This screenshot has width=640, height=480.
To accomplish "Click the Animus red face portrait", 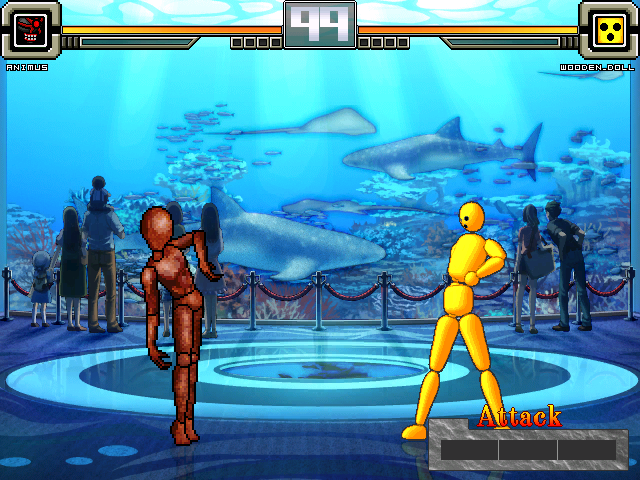I will 31,30.
